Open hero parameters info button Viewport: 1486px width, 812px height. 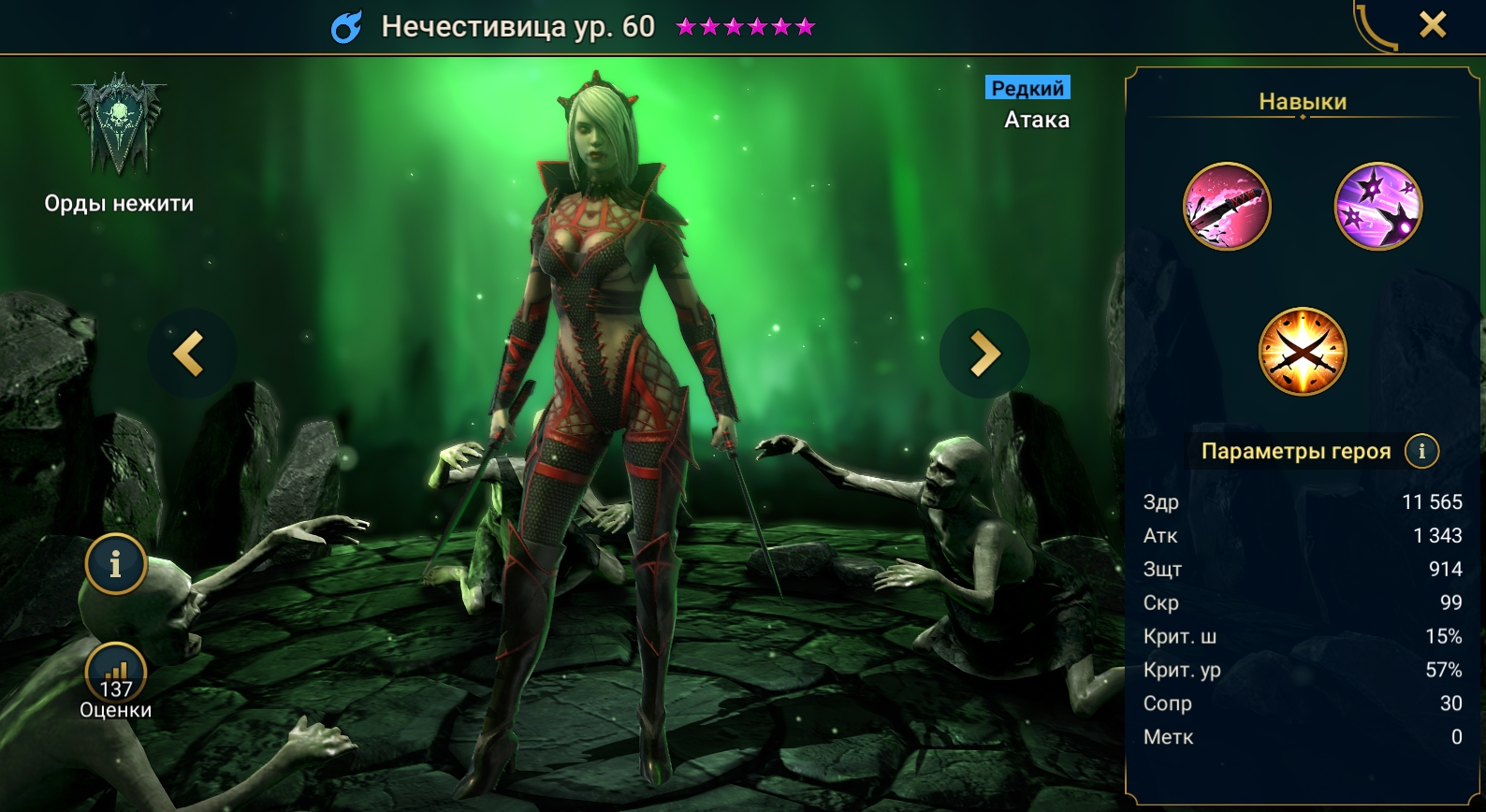pyautogui.click(x=1421, y=451)
